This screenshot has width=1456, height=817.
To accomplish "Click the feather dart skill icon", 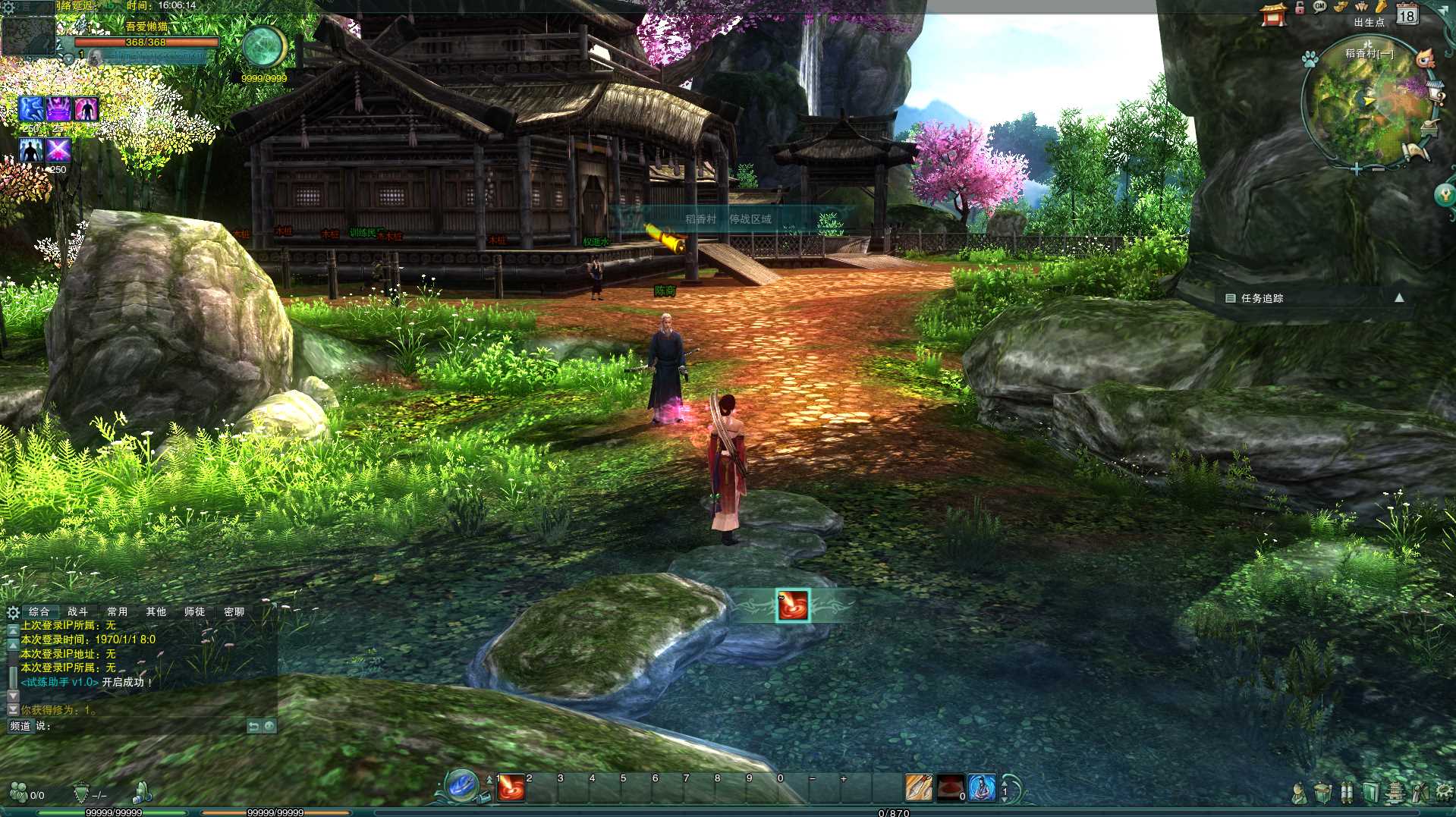I will pyautogui.click(x=919, y=788).
